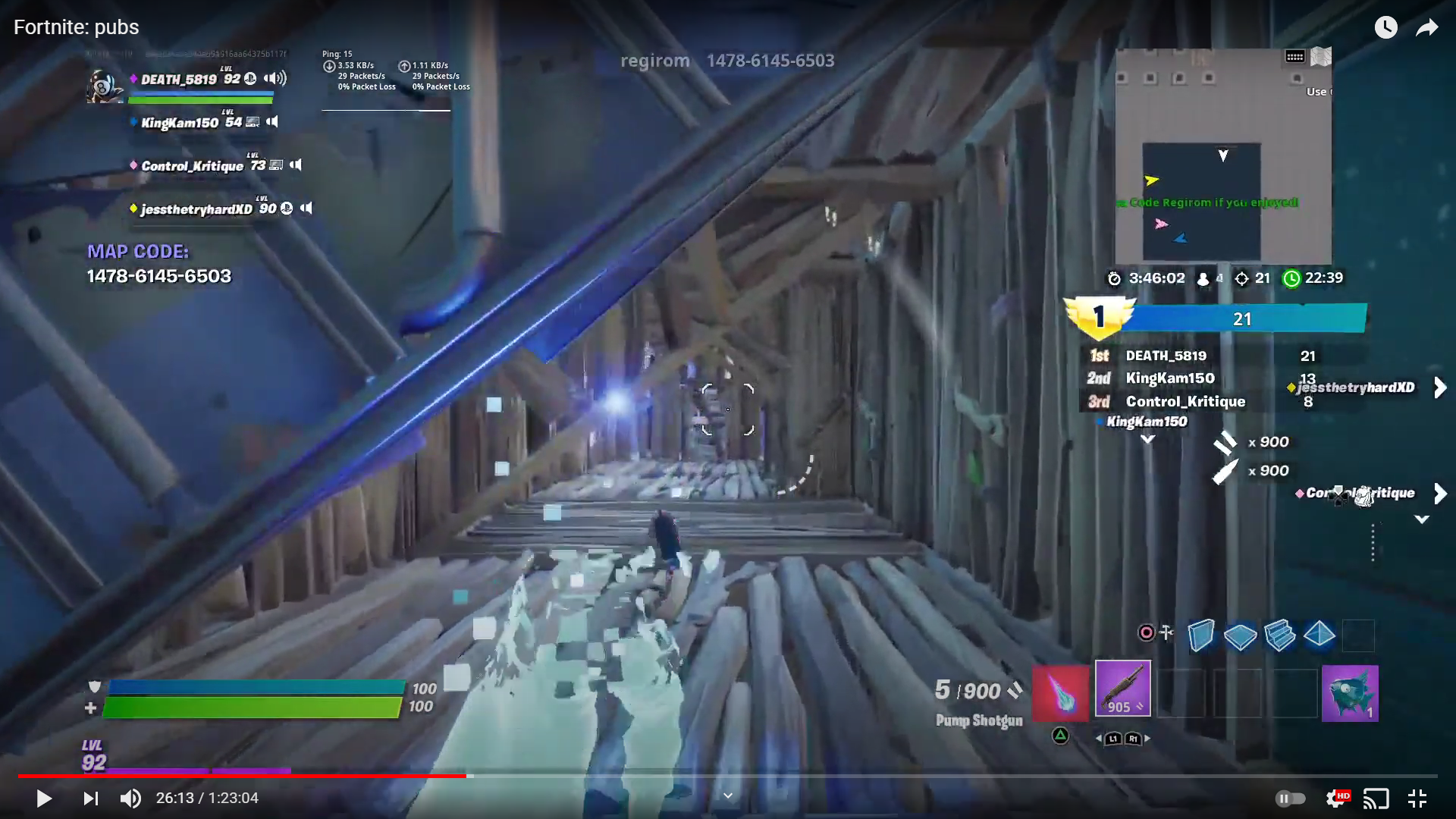Viewport: 1456px width, 819px height.
Task: Choose the wall building piece
Action: click(1200, 635)
